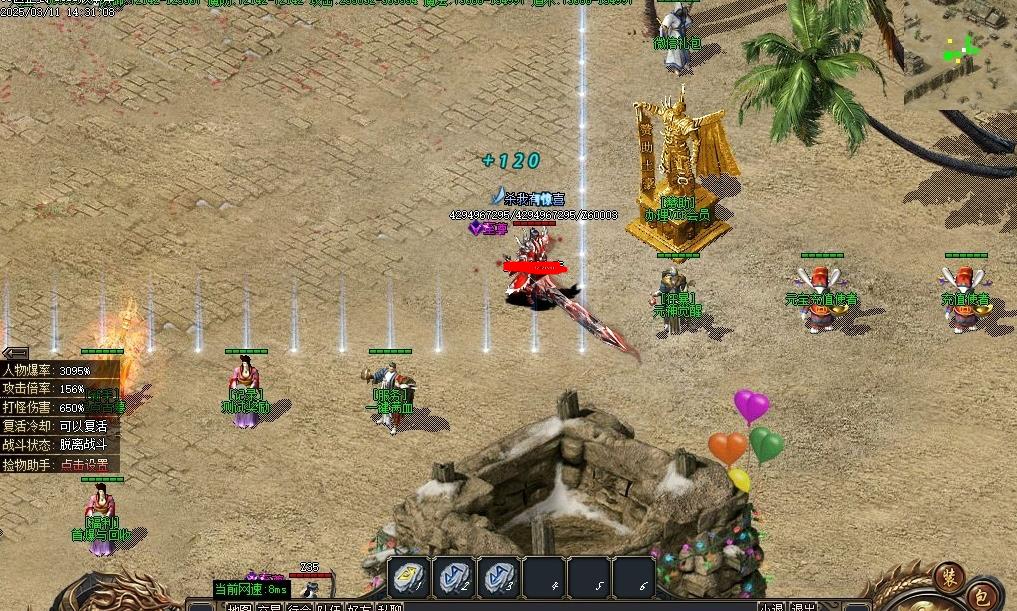1017x611 pixels.
Task: Use the blue scroll in hotbar slot 3
Action: 500,577
